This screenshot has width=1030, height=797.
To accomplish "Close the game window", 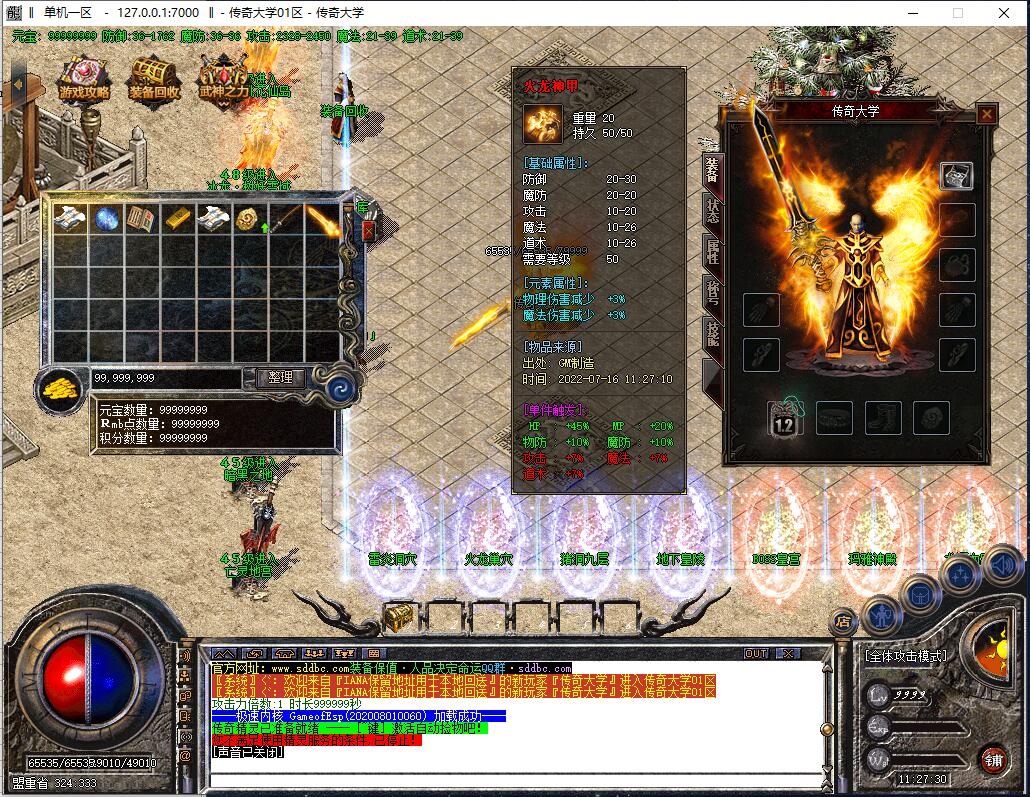I will click(1003, 12).
